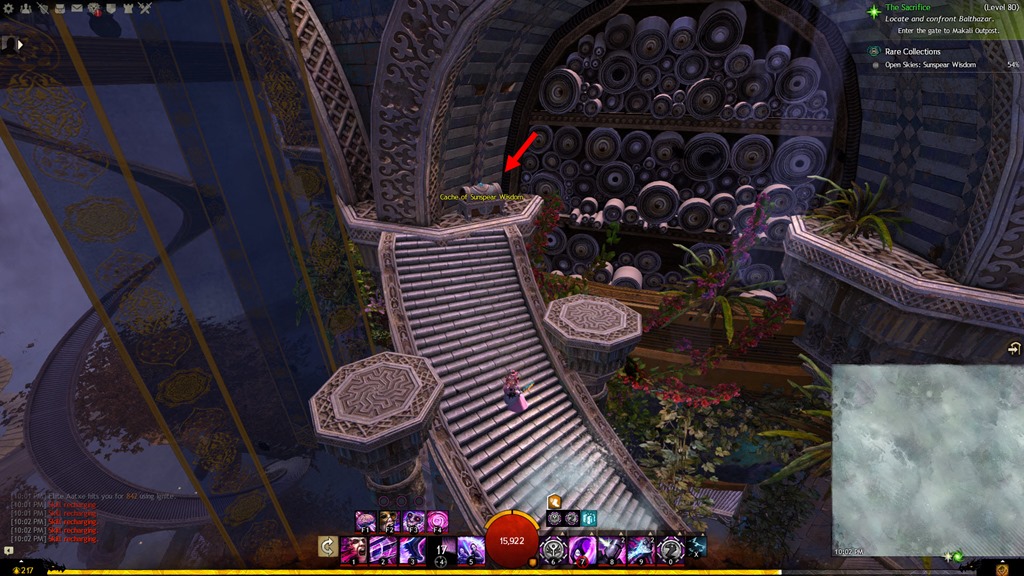The height and width of the screenshot is (576, 1024).
Task: Swap weapons with the circular arrow button
Action: (x=326, y=546)
